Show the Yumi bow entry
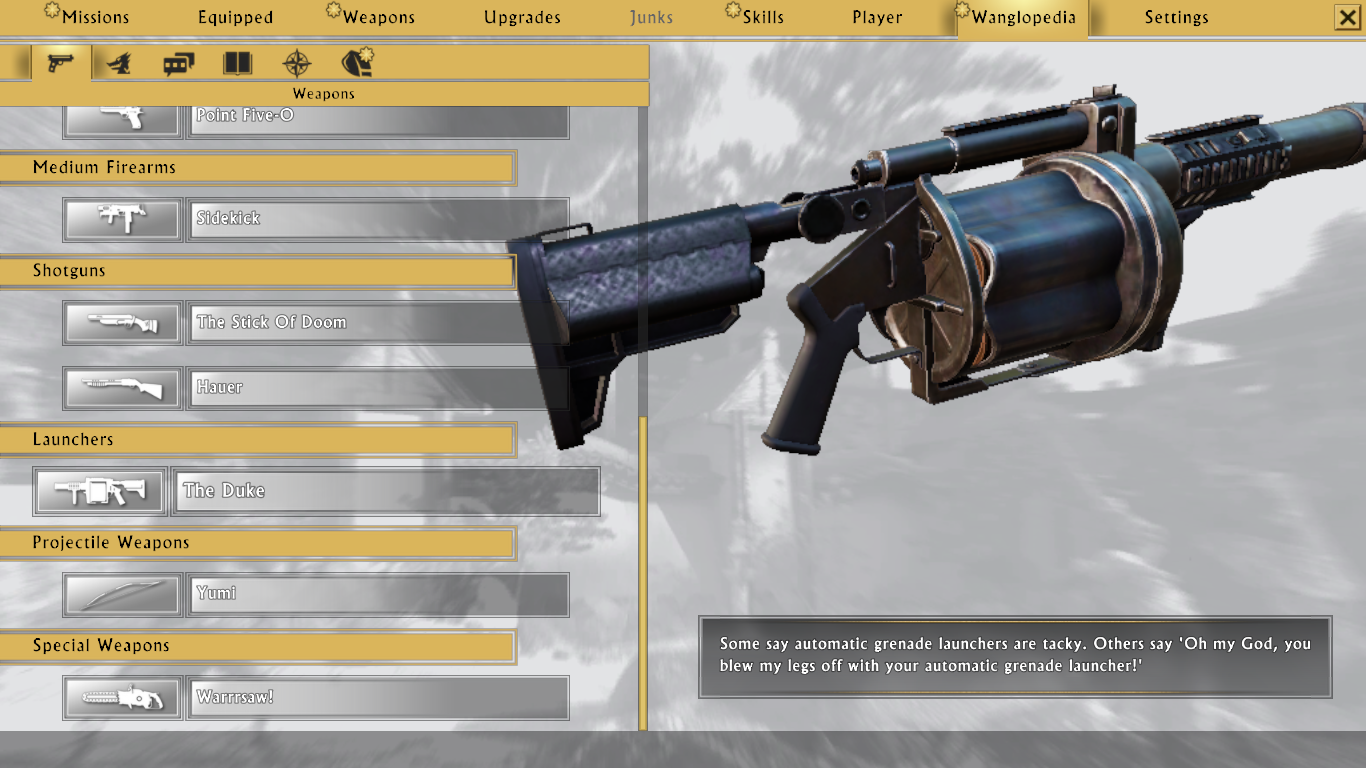The image size is (1366, 768). point(377,594)
